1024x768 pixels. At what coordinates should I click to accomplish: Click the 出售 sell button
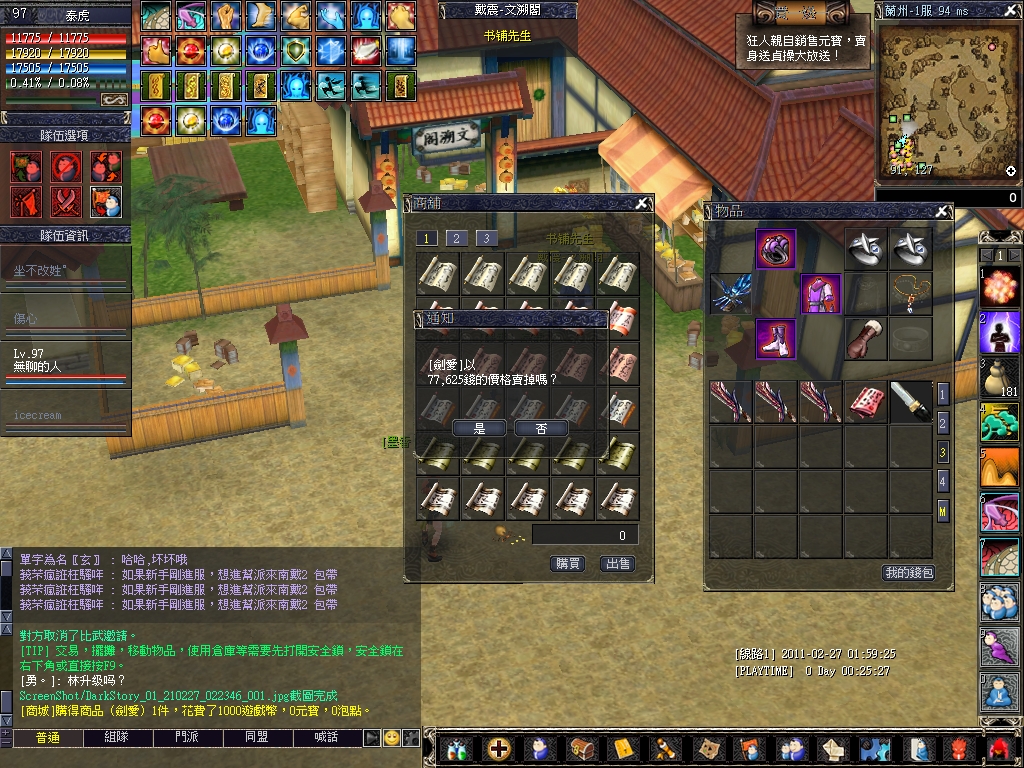click(x=618, y=564)
